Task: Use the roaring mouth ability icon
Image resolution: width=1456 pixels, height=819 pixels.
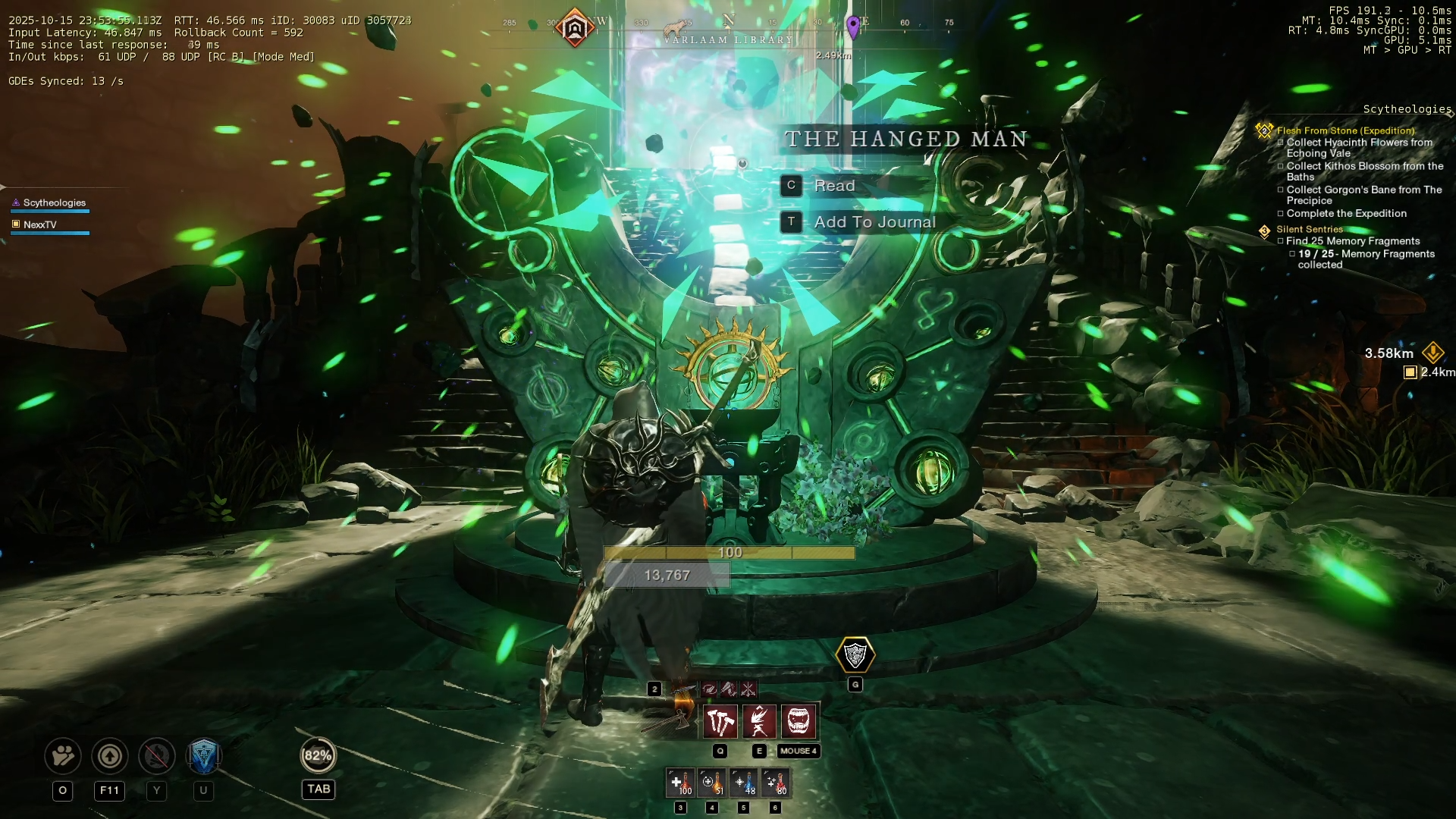Action: [x=799, y=721]
